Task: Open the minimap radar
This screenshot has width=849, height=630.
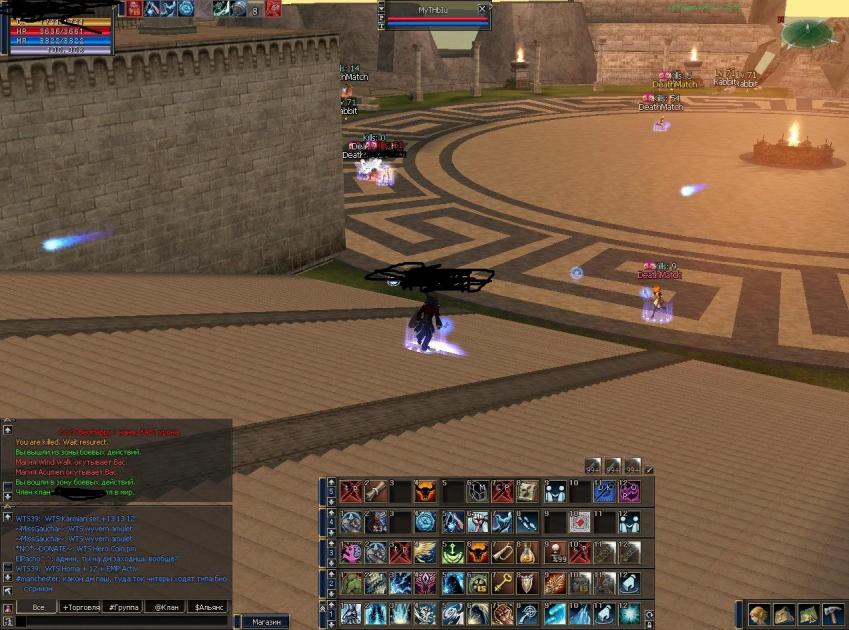Action: tap(806, 34)
